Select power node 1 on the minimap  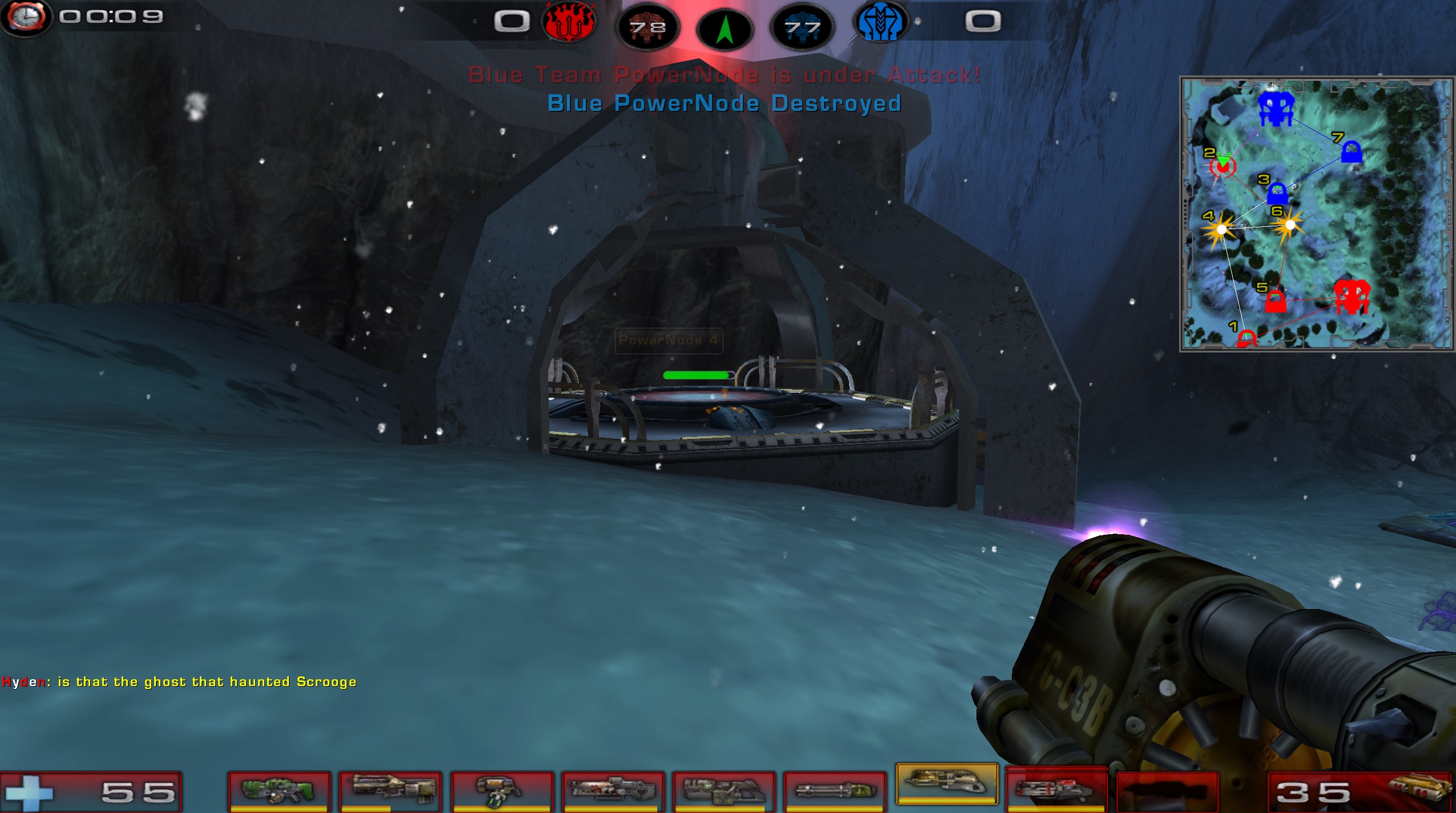(x=1246, y=338)
